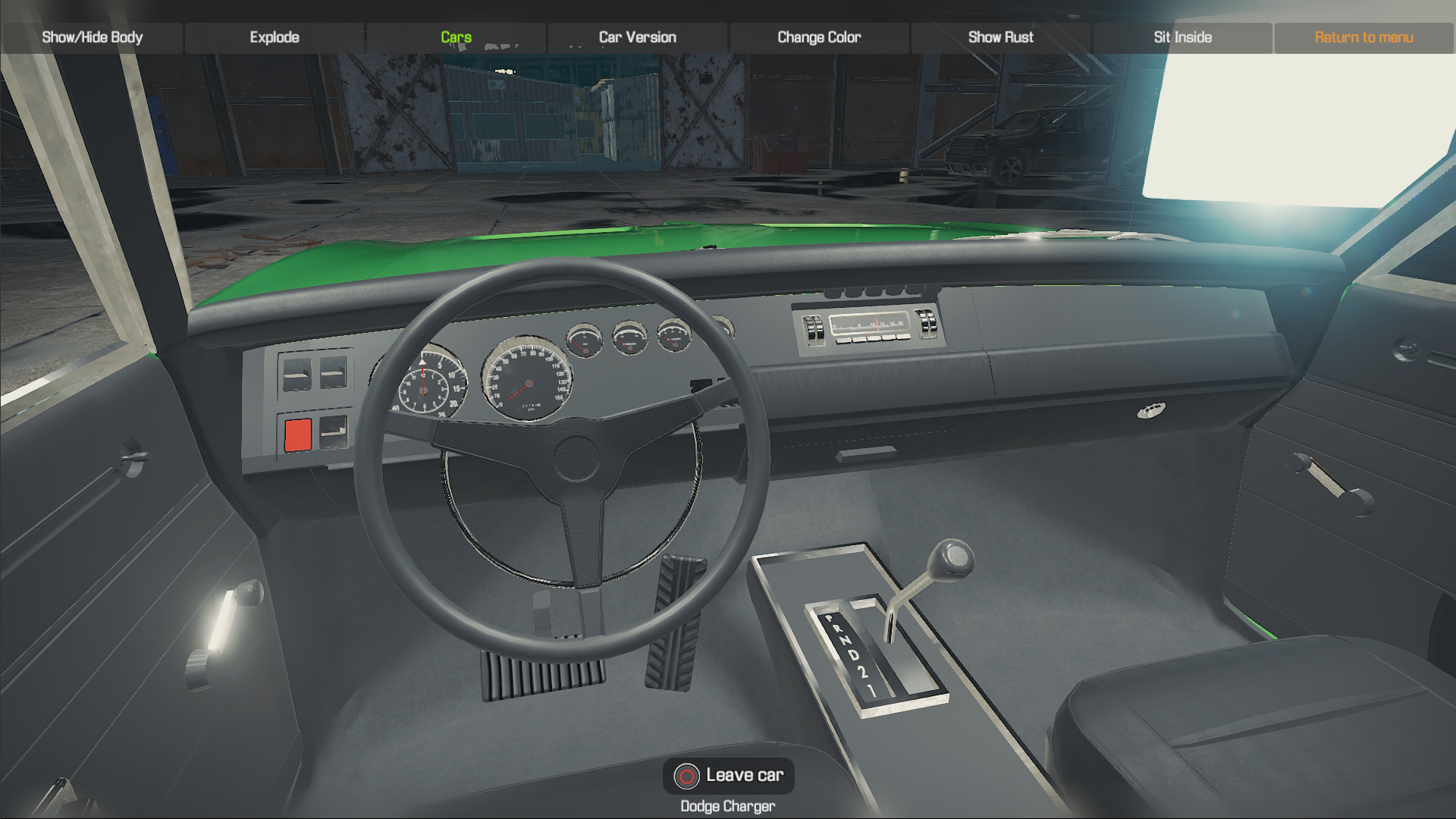Screen dimensions: 1456x819
Task: Open the Car Version menu
Action: (637, 36)
